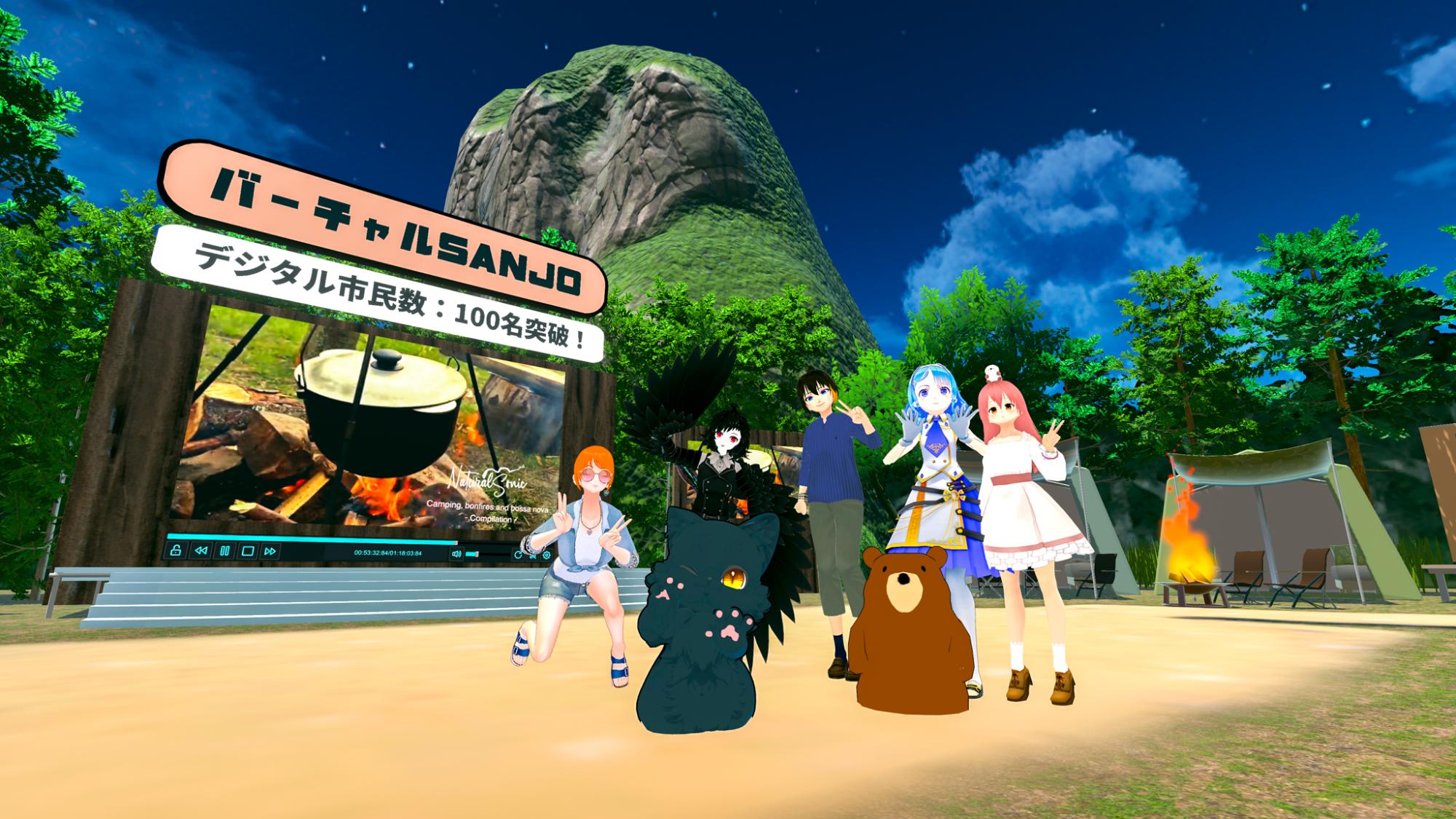Stop the video playback
Viewport: 1456px width, 819px height.
point(248,551)
